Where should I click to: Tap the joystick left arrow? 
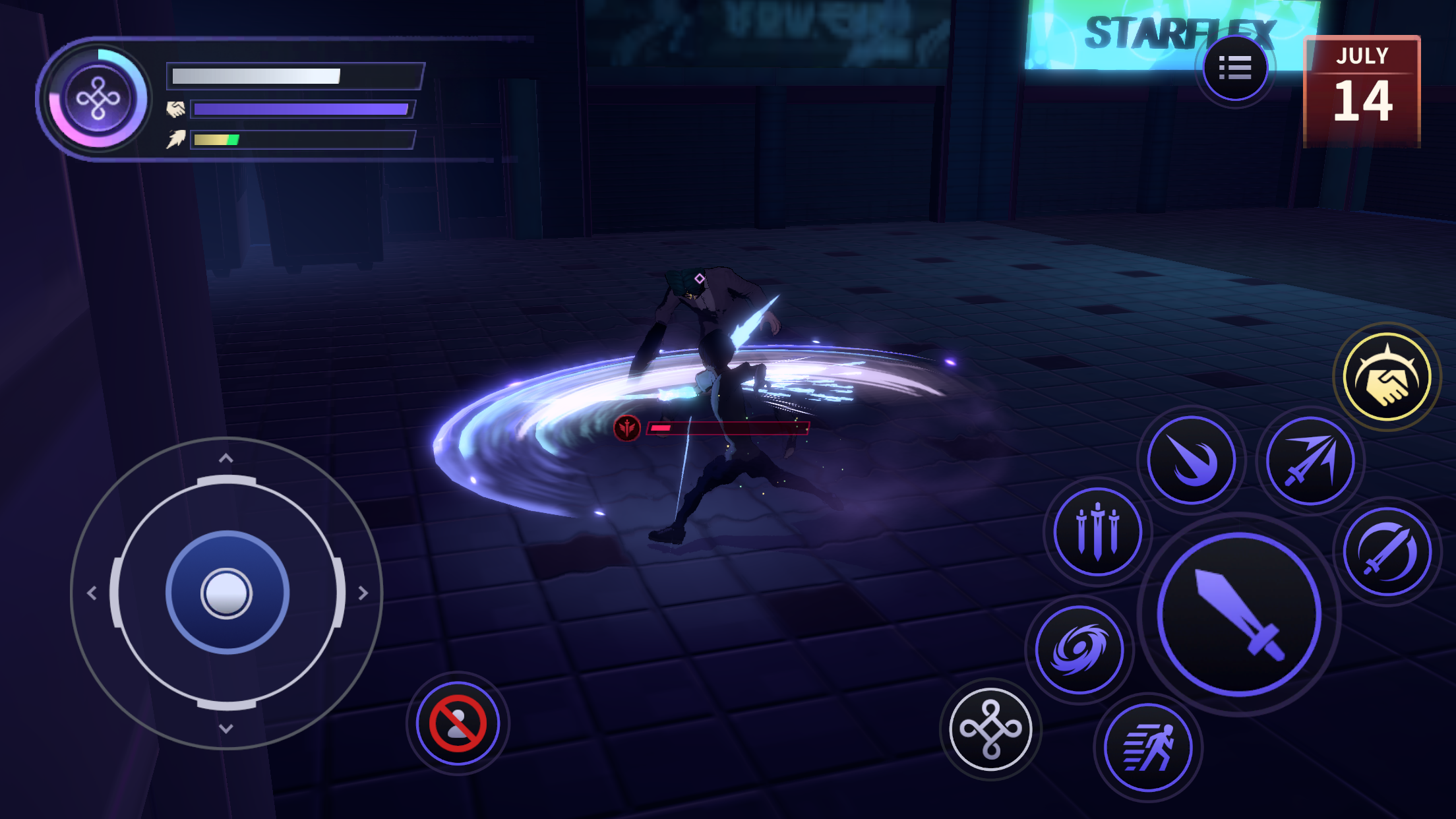pos(92,593)
